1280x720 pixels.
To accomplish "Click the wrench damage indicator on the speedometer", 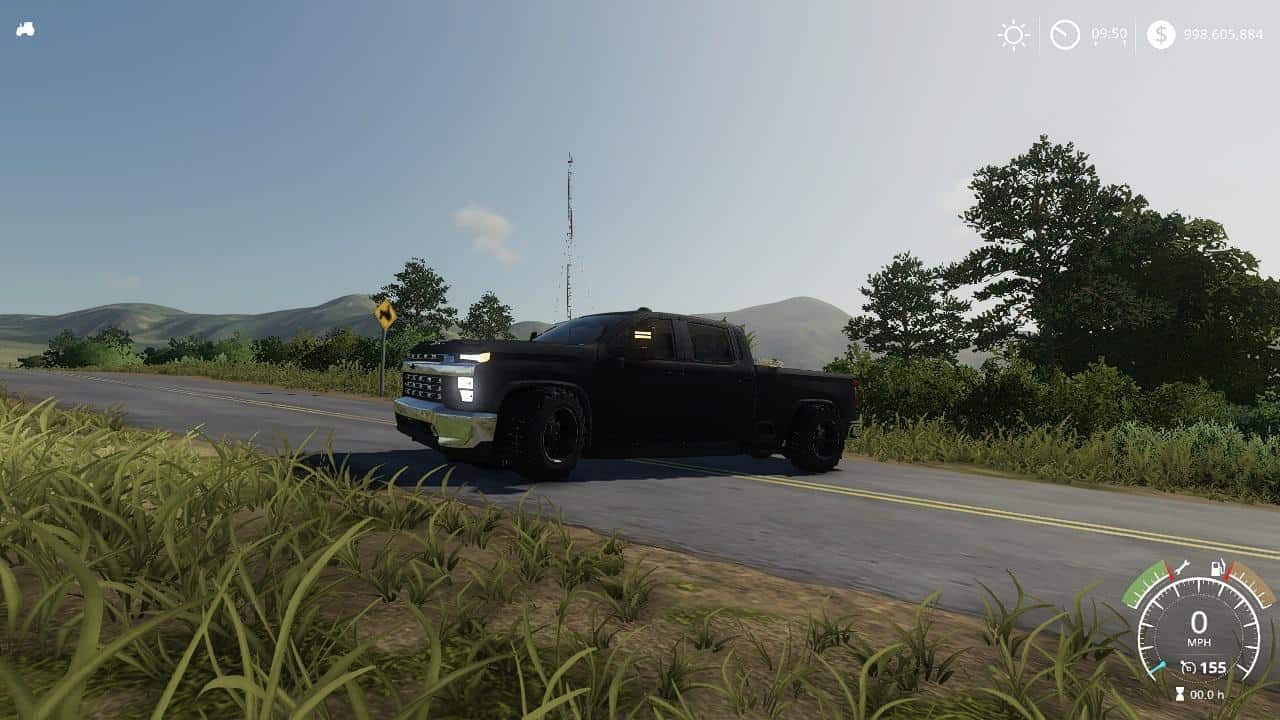I will pyautogui.click(x=1182, y=566).
